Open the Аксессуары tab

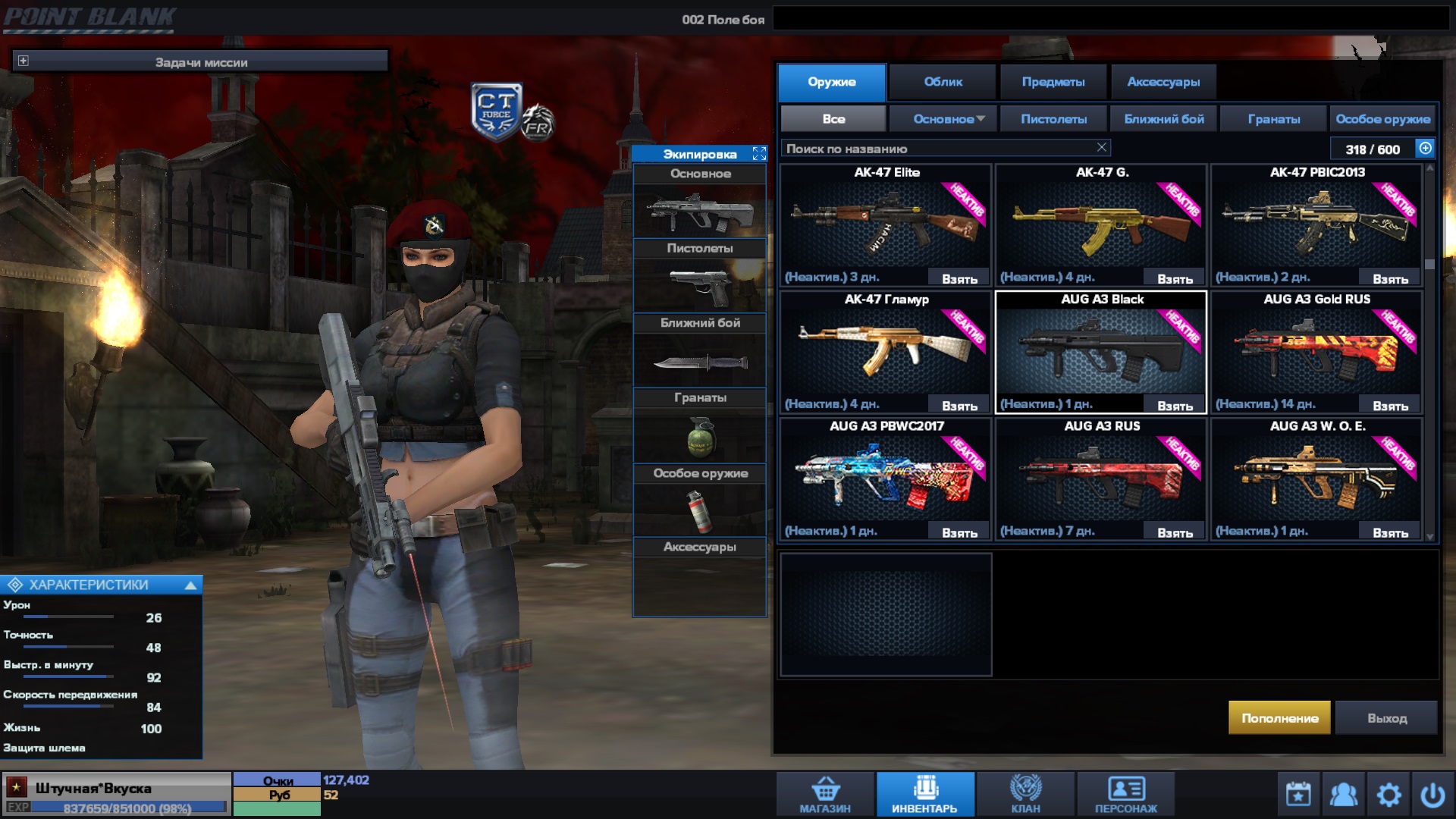click(x=1164, y=82)
